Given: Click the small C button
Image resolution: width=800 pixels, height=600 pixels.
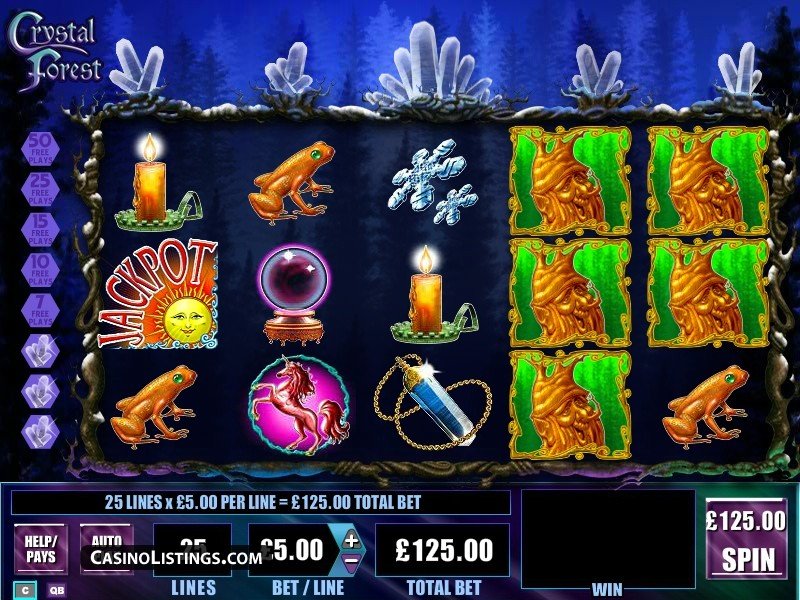Looking at the screenshot, I should pyautogui.click(x=24, y=590).
